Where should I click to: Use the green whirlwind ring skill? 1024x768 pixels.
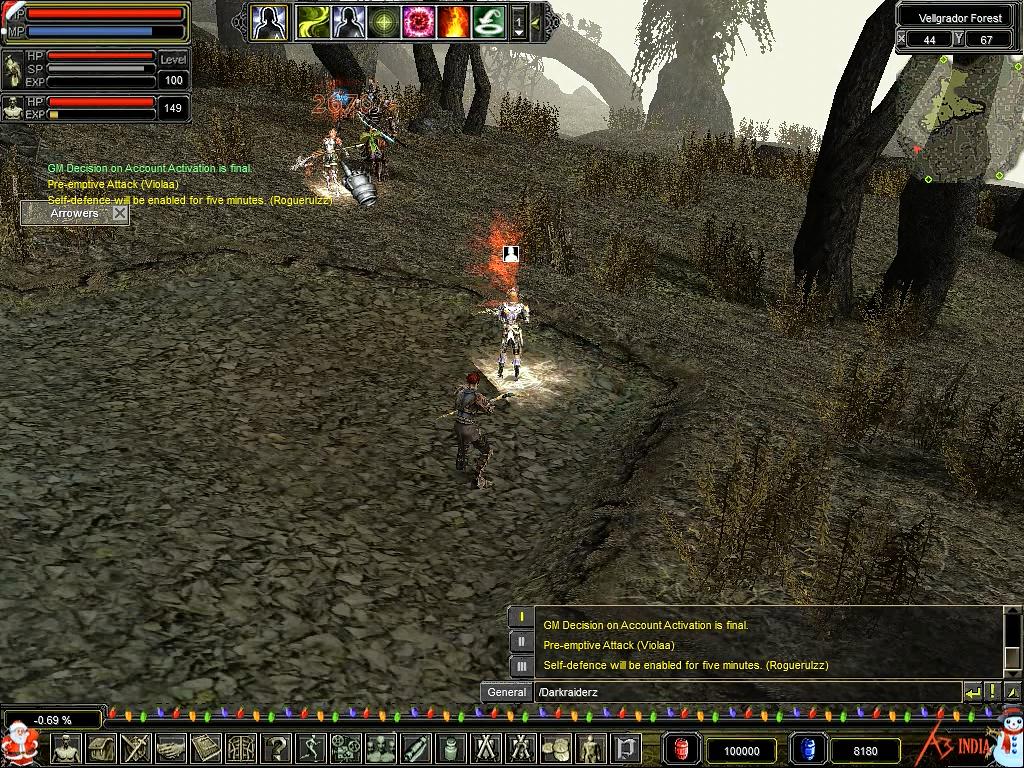[x=488, y=22]
